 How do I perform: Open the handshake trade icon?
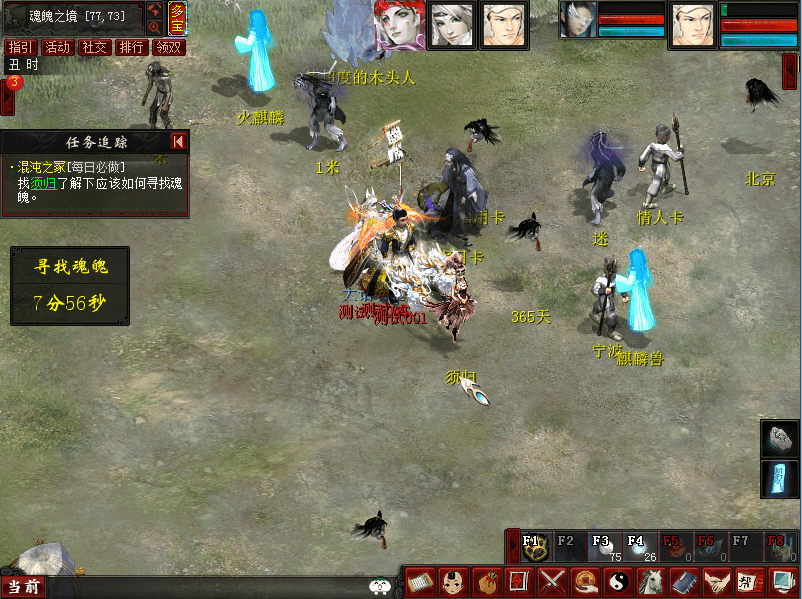(x=716, y=581)
